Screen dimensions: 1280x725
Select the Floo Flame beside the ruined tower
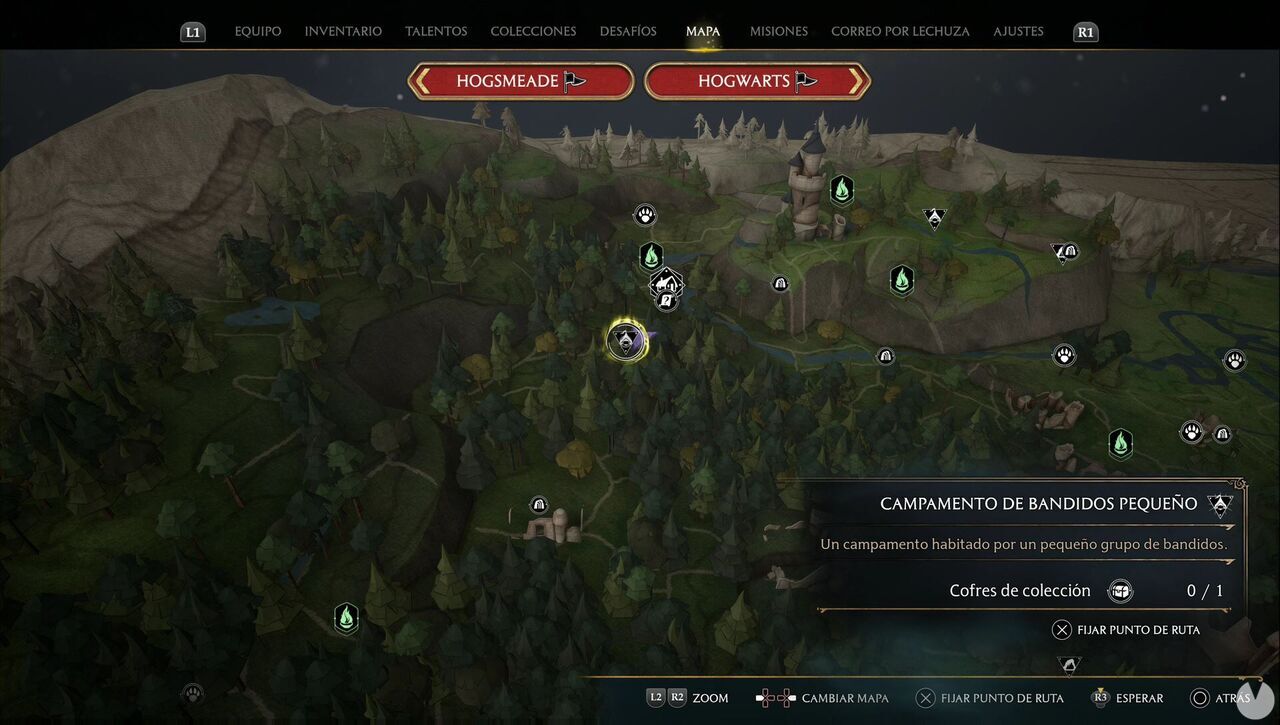pyautogui.click(x=841, y=189)
